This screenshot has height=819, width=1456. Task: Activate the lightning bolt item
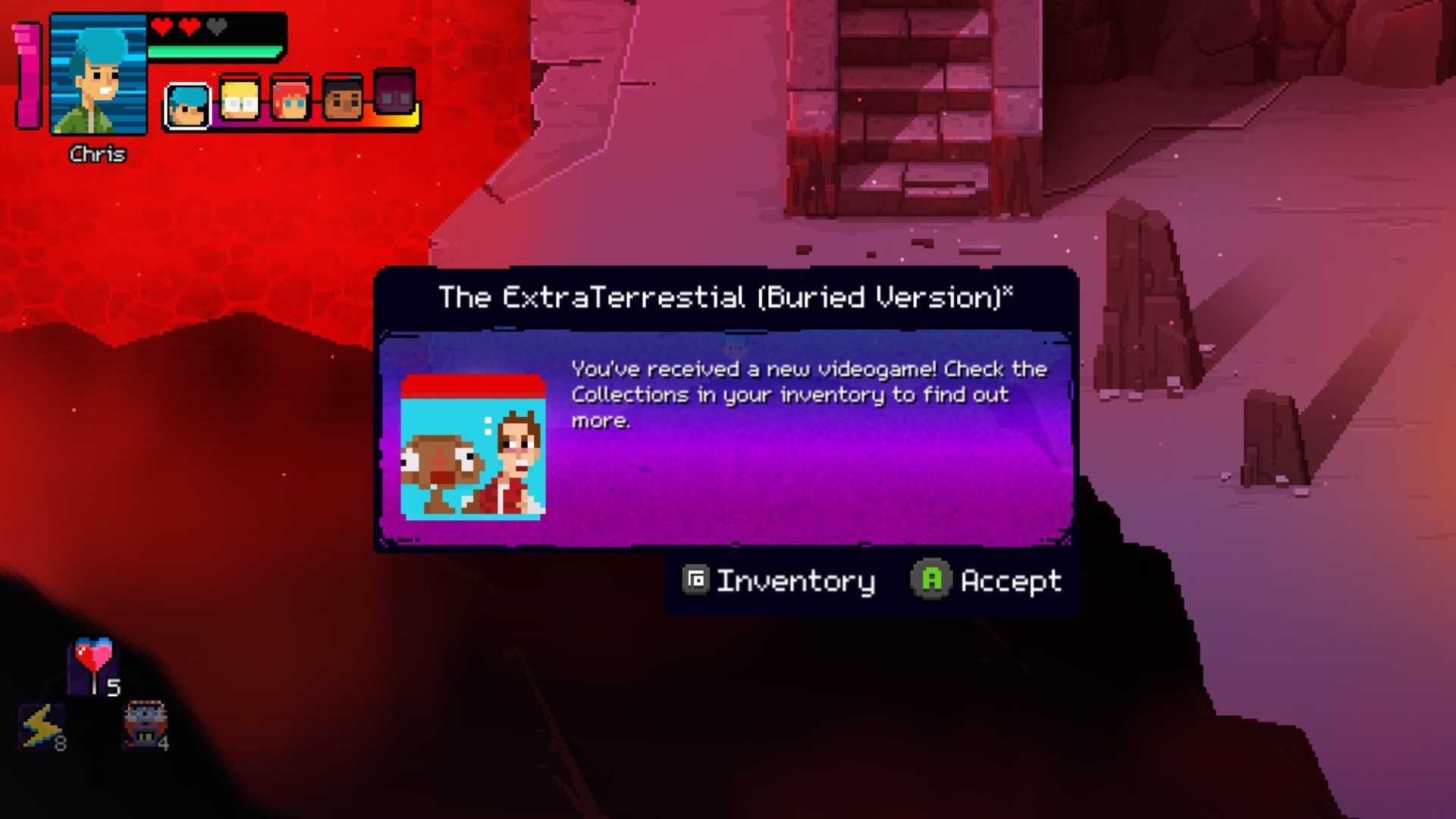click(41, 726)
